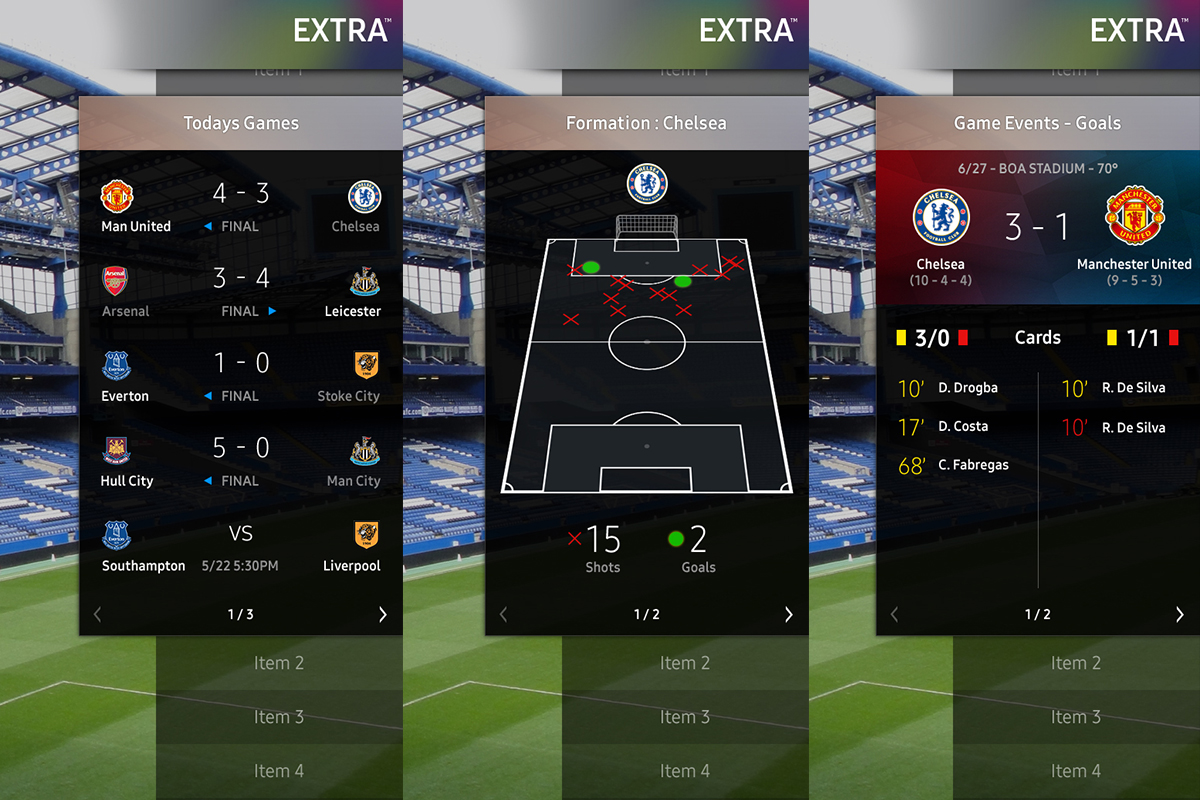1200x800 pixels.
Task: Go to next page in Todays Games panel
Action: pos(382,615)
